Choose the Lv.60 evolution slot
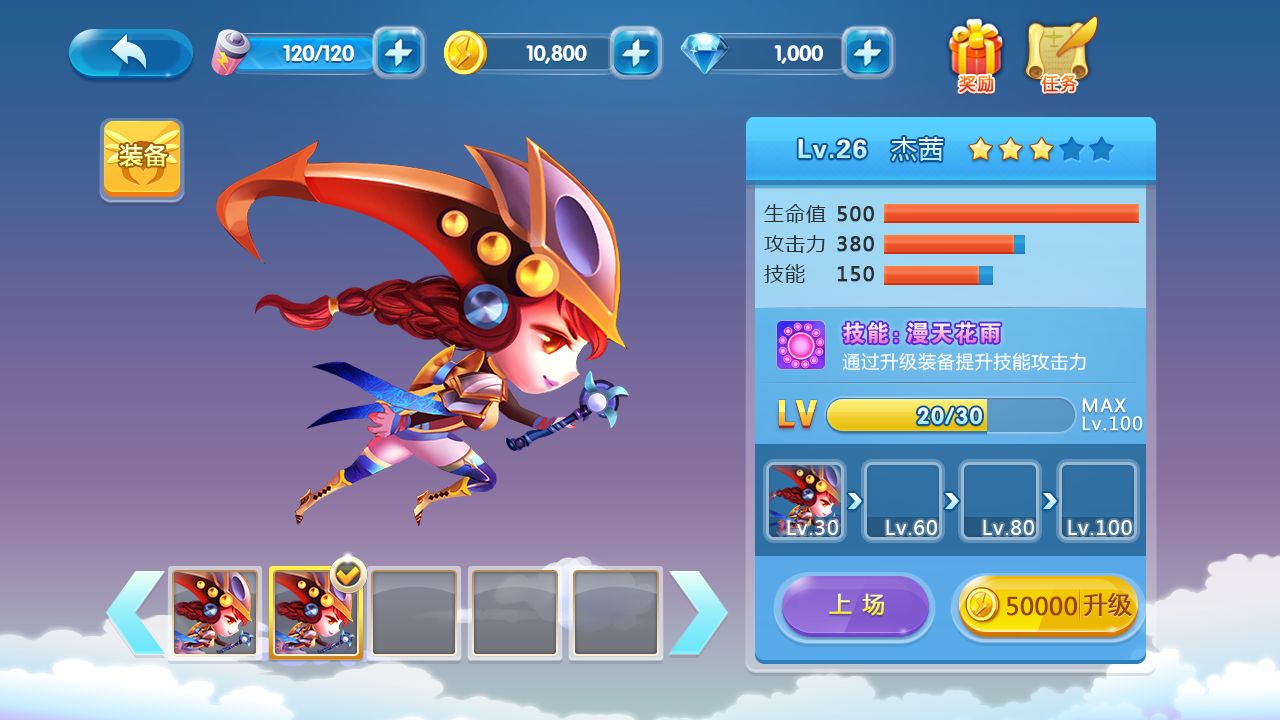Screen dimensions: 1280x720 coord(902,501)
